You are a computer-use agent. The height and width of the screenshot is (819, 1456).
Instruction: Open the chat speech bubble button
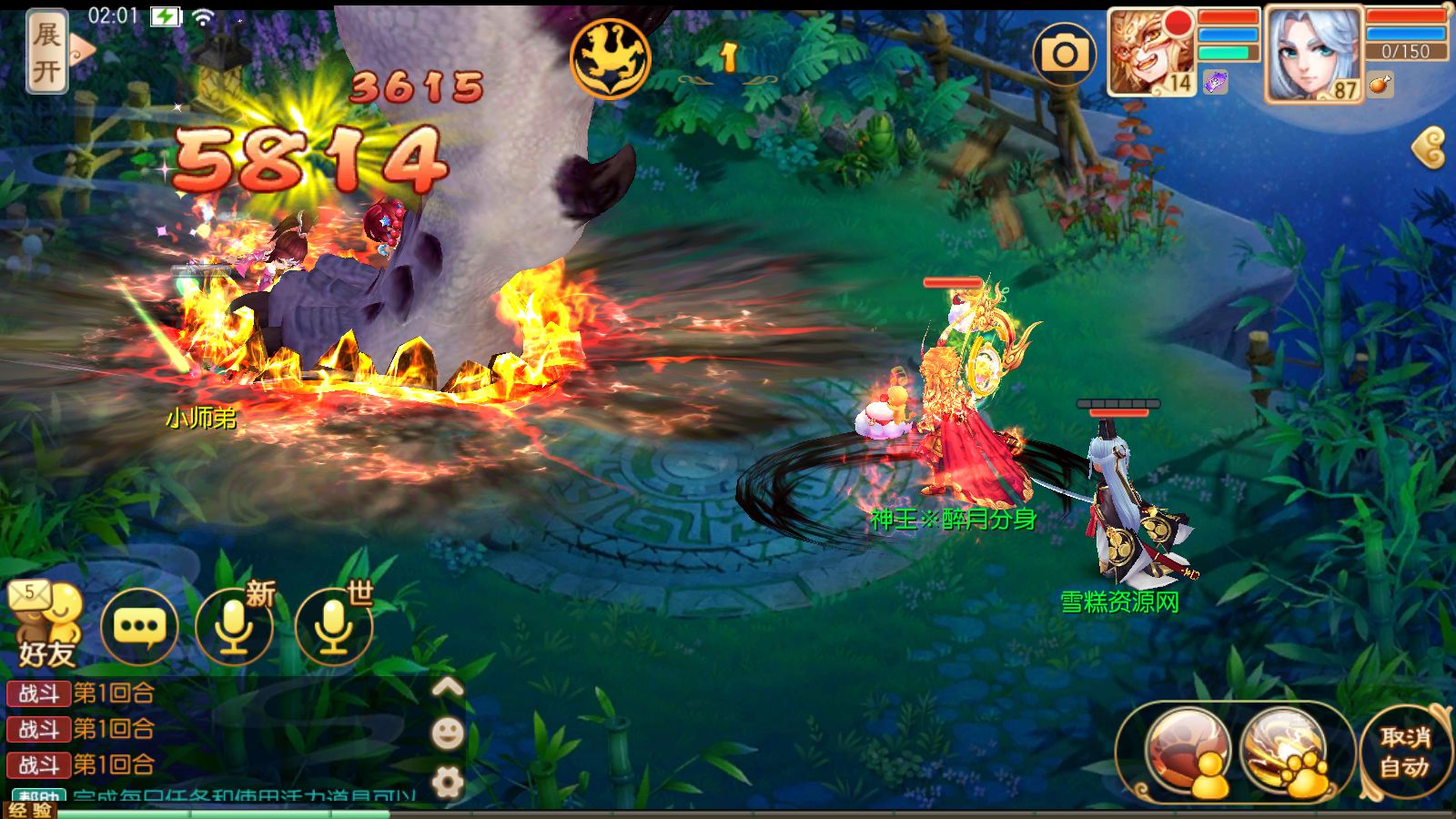[x=139, y=626]
